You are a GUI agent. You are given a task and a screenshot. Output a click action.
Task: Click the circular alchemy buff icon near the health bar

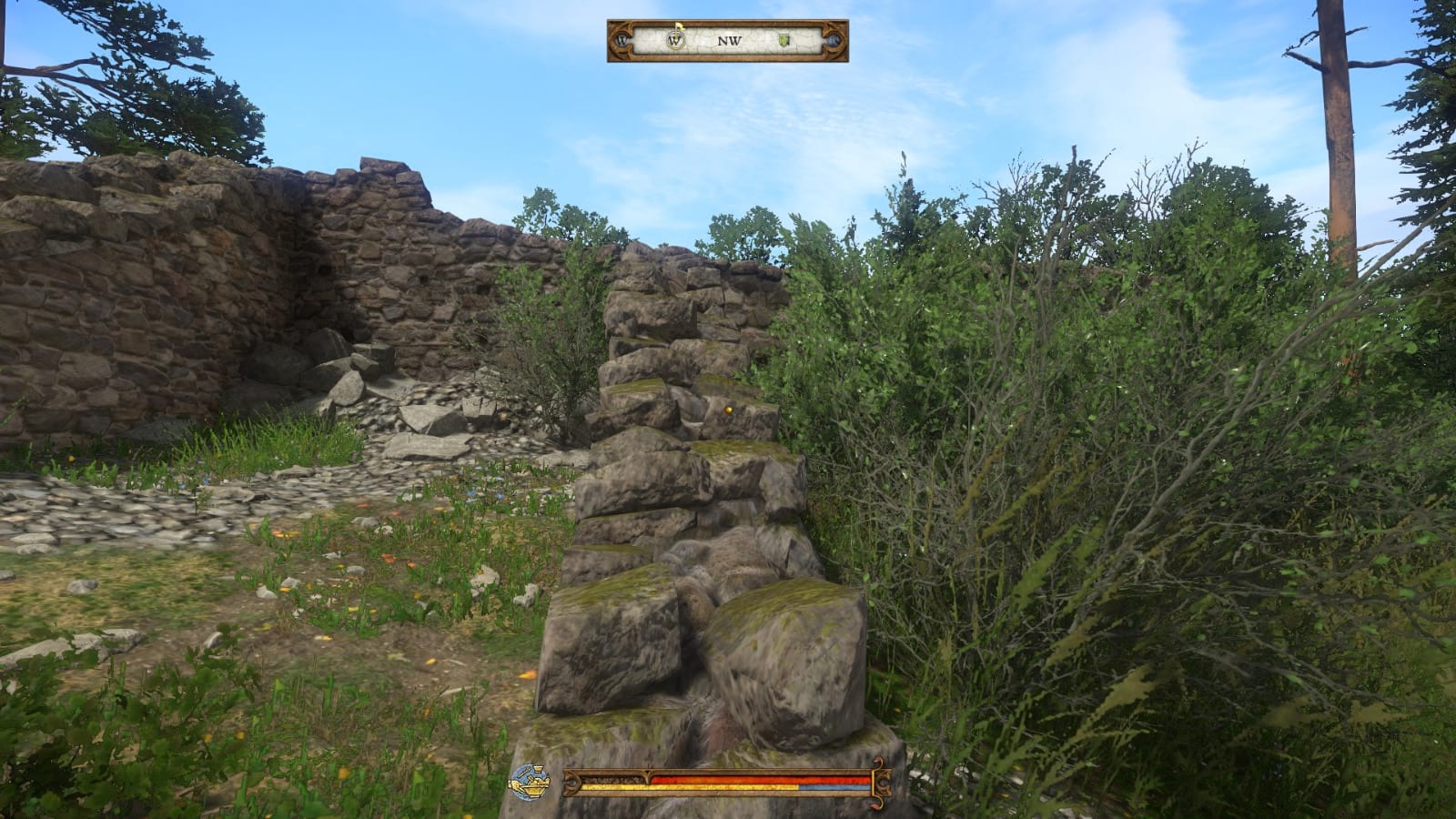pyautogui.click(x=531, y=780)
